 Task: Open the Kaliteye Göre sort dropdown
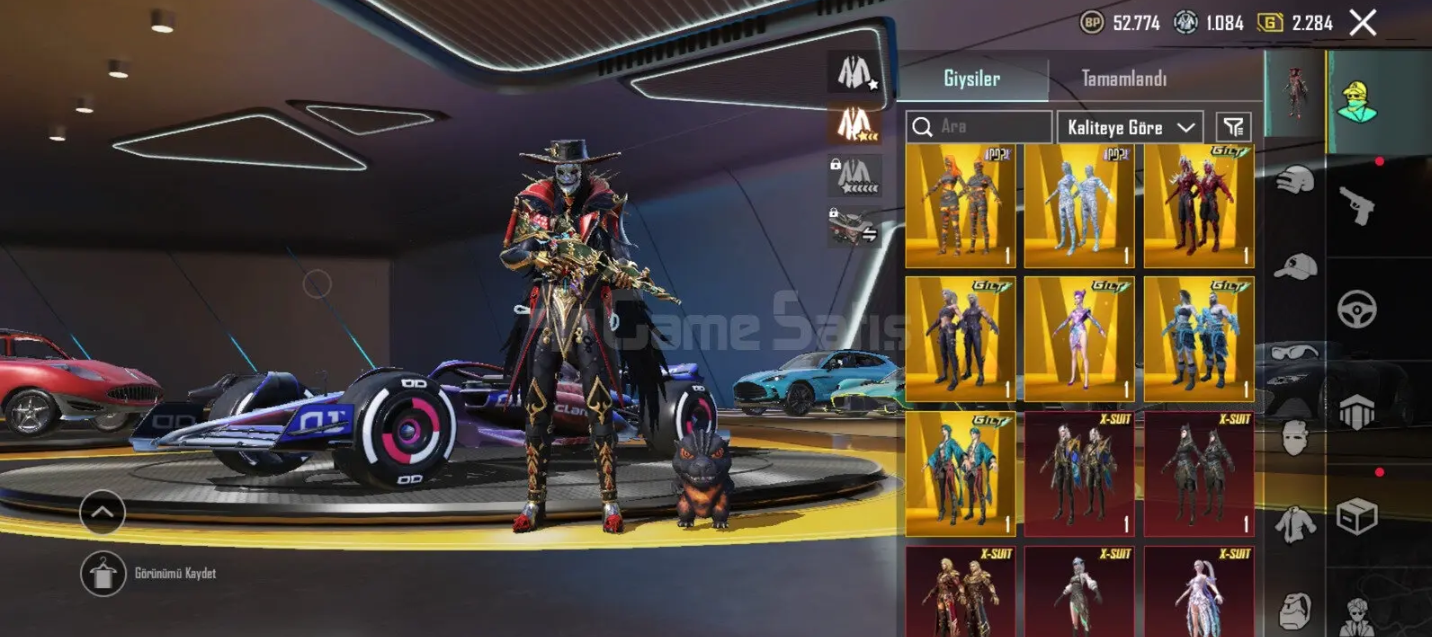click(1129, 127)
